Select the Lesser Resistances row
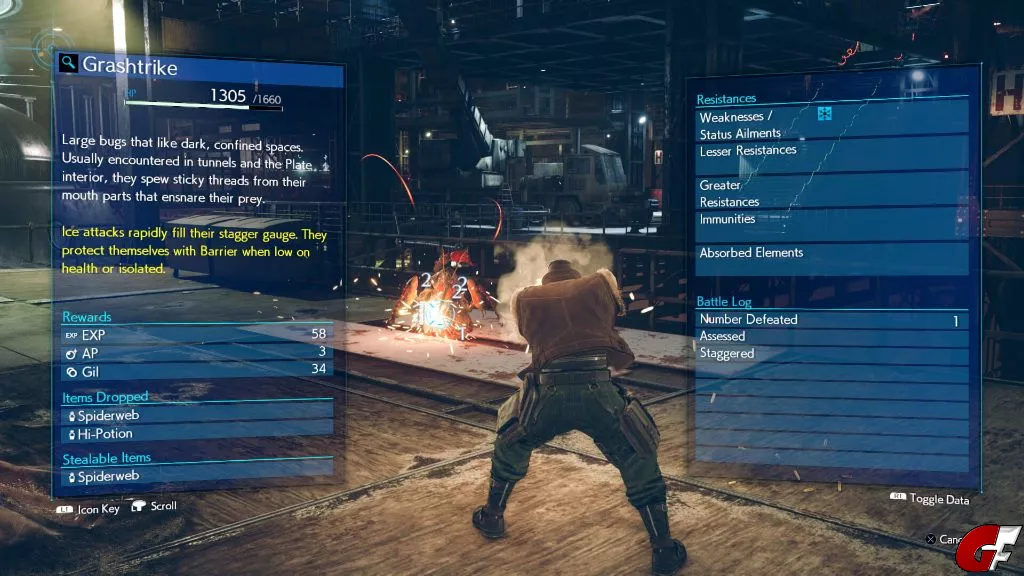The height and width of the screenshot is (576, 1024). point(832,151)
